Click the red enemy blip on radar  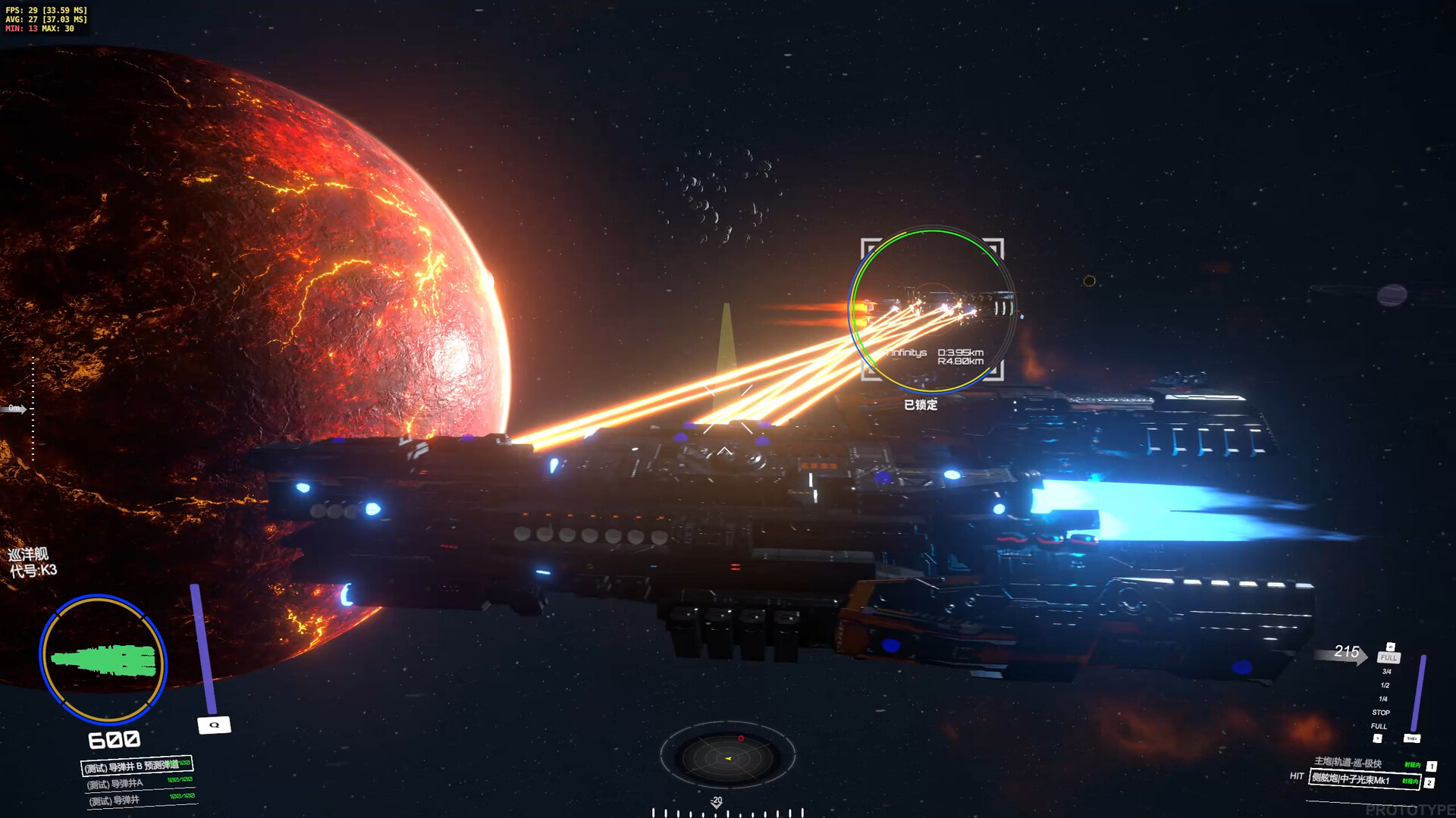click(741, 738)
